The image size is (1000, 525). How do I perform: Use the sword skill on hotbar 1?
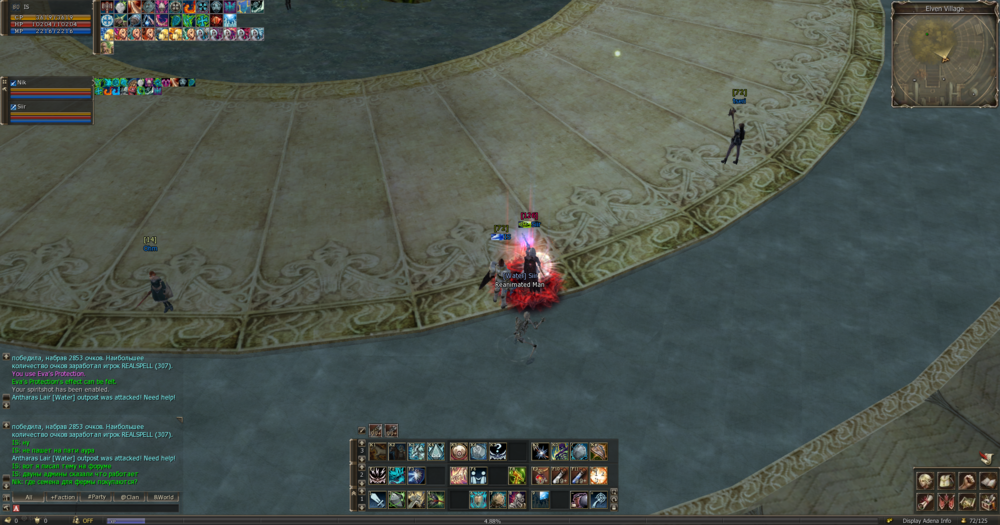point(377,499)
